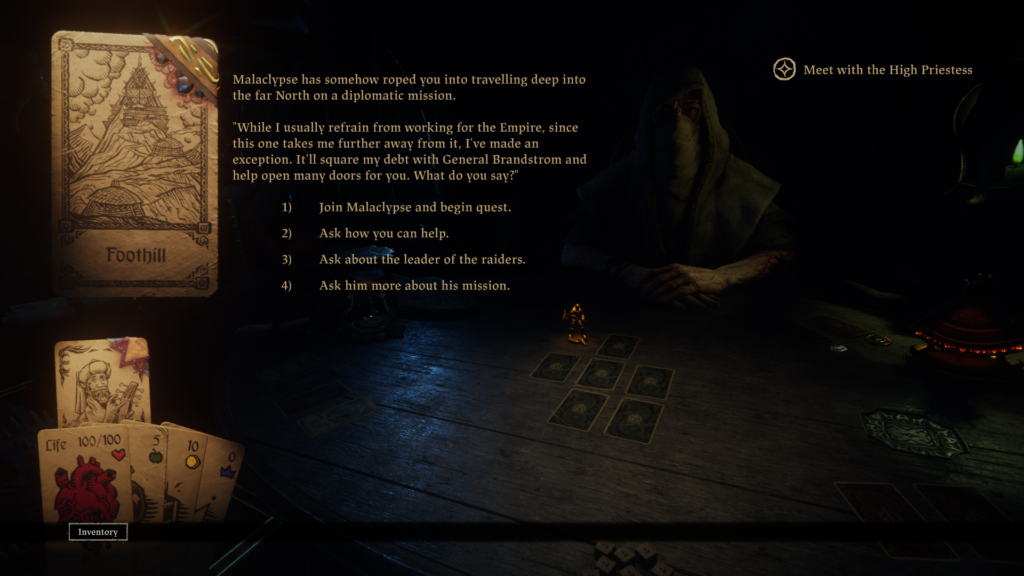Viewport: 1024px width, 576px height.
Task: Click the Foothill encounter card
Action: tap(135, 163)
